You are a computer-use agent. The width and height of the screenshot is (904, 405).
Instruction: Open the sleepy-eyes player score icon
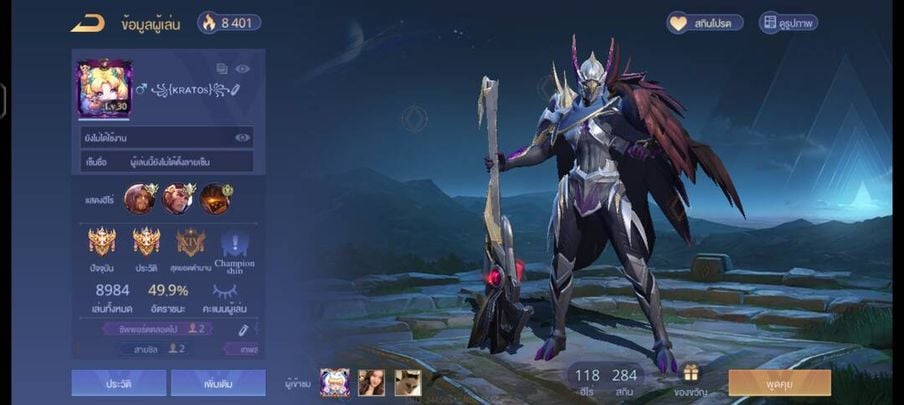226,290
